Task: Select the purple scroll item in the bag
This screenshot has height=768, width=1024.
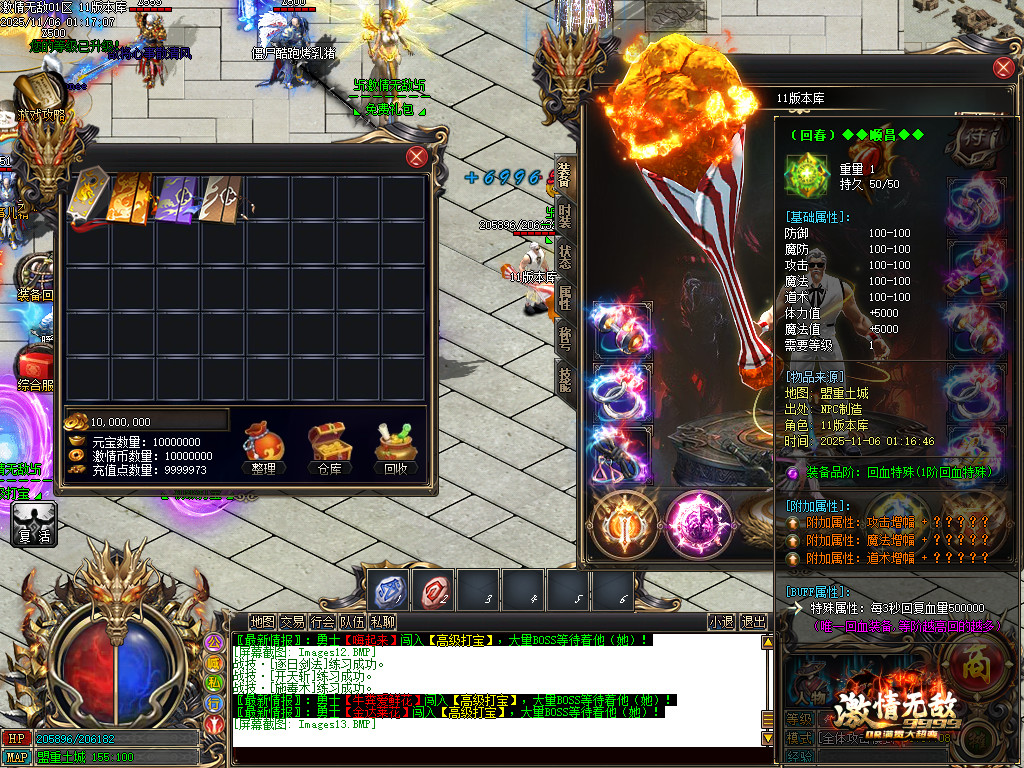Action: click(178, 197)
